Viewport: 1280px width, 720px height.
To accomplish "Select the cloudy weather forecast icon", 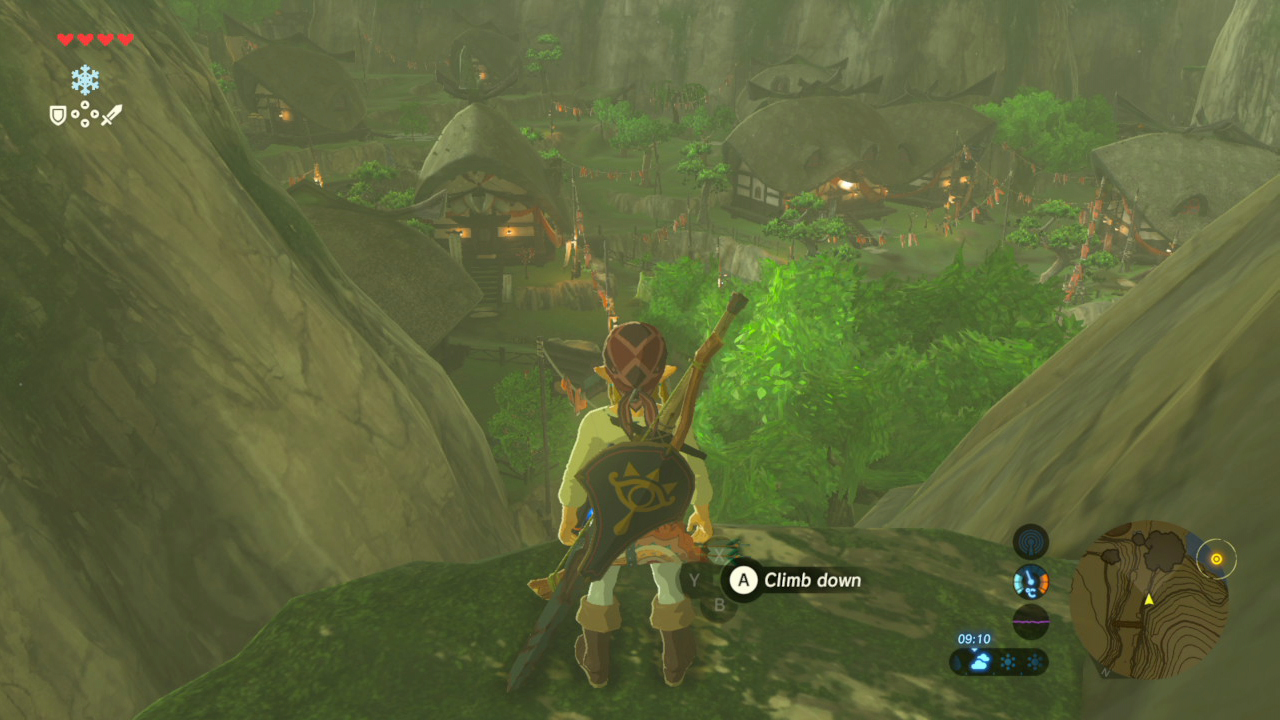I will 980,661.
